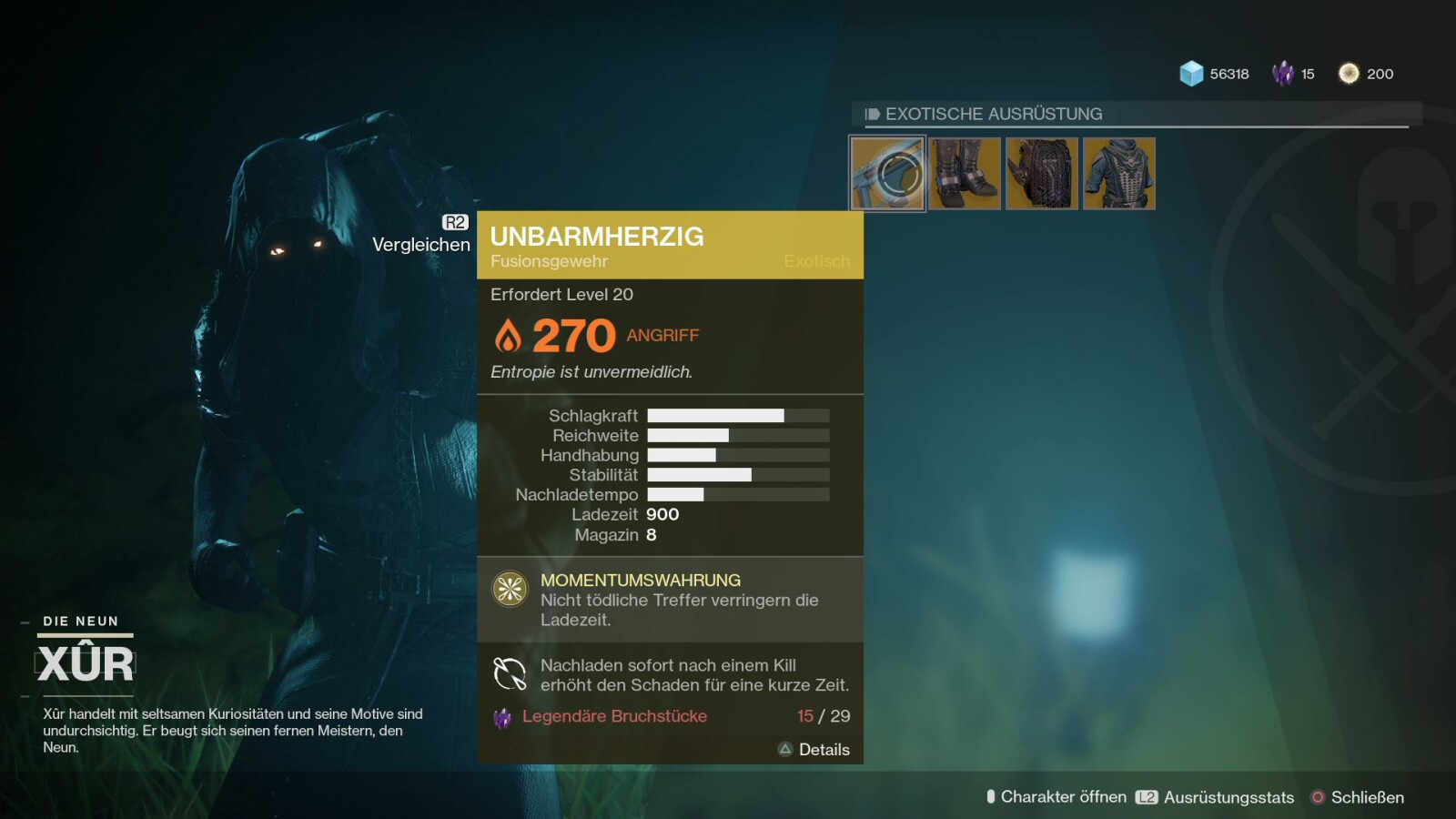Open Ausrüstungsstats in the footer
This screenshot has width=1456, height=819.
point(1216,797)
